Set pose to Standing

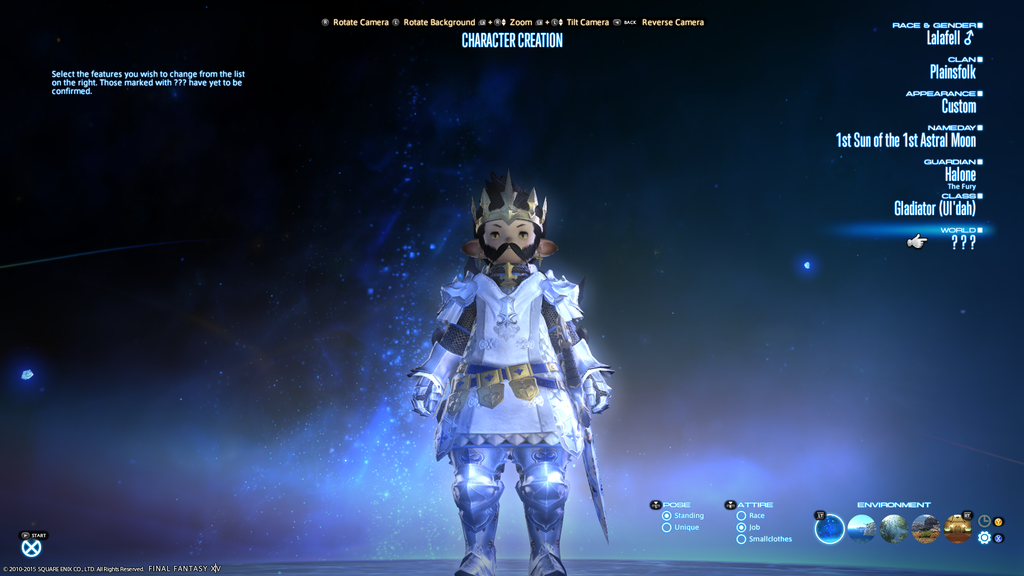pos(667,516)
